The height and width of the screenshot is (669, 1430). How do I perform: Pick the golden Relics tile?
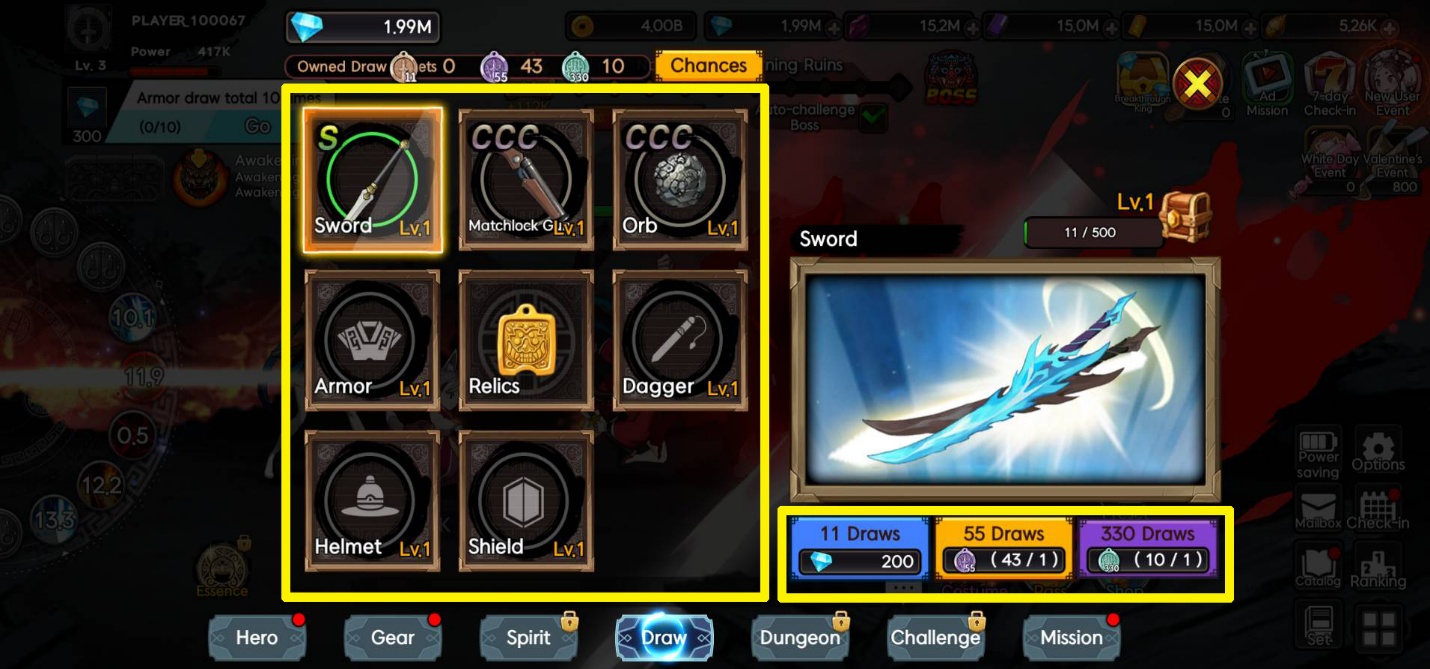pyautogui.click(x=526, y=340)
